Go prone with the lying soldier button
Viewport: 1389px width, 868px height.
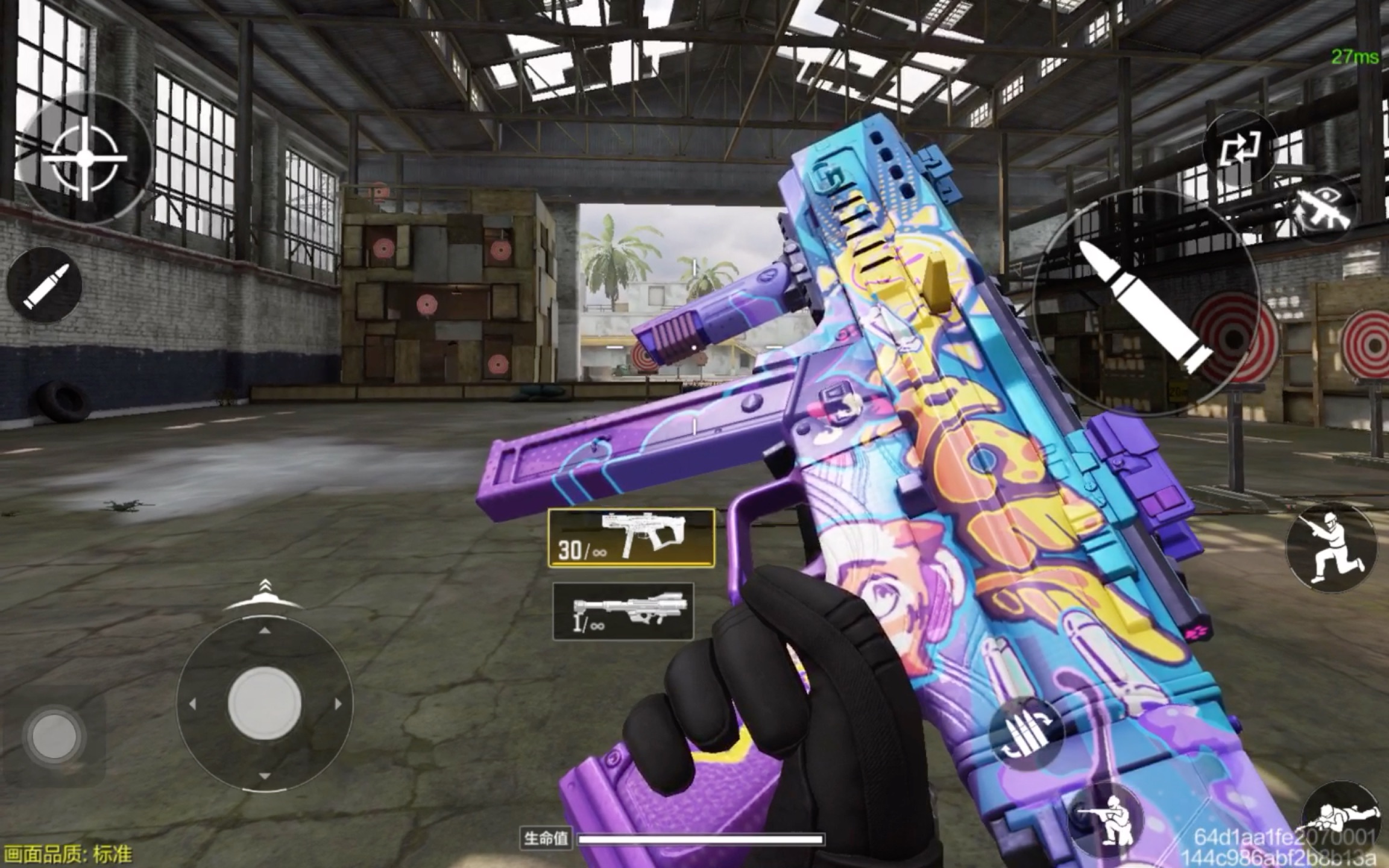point(1343,822)
